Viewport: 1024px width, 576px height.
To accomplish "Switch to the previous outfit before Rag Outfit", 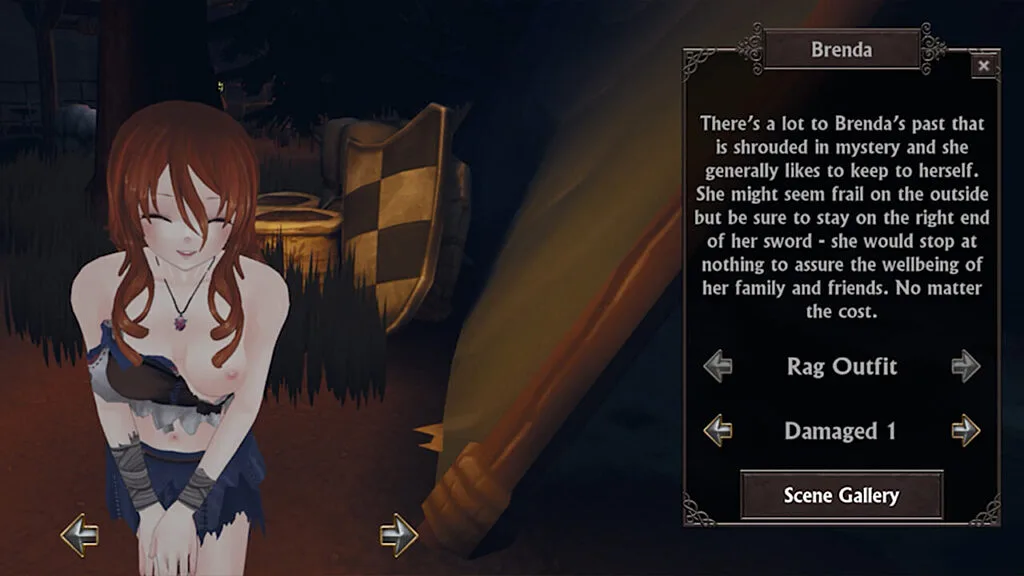I will tap(718, 366).
